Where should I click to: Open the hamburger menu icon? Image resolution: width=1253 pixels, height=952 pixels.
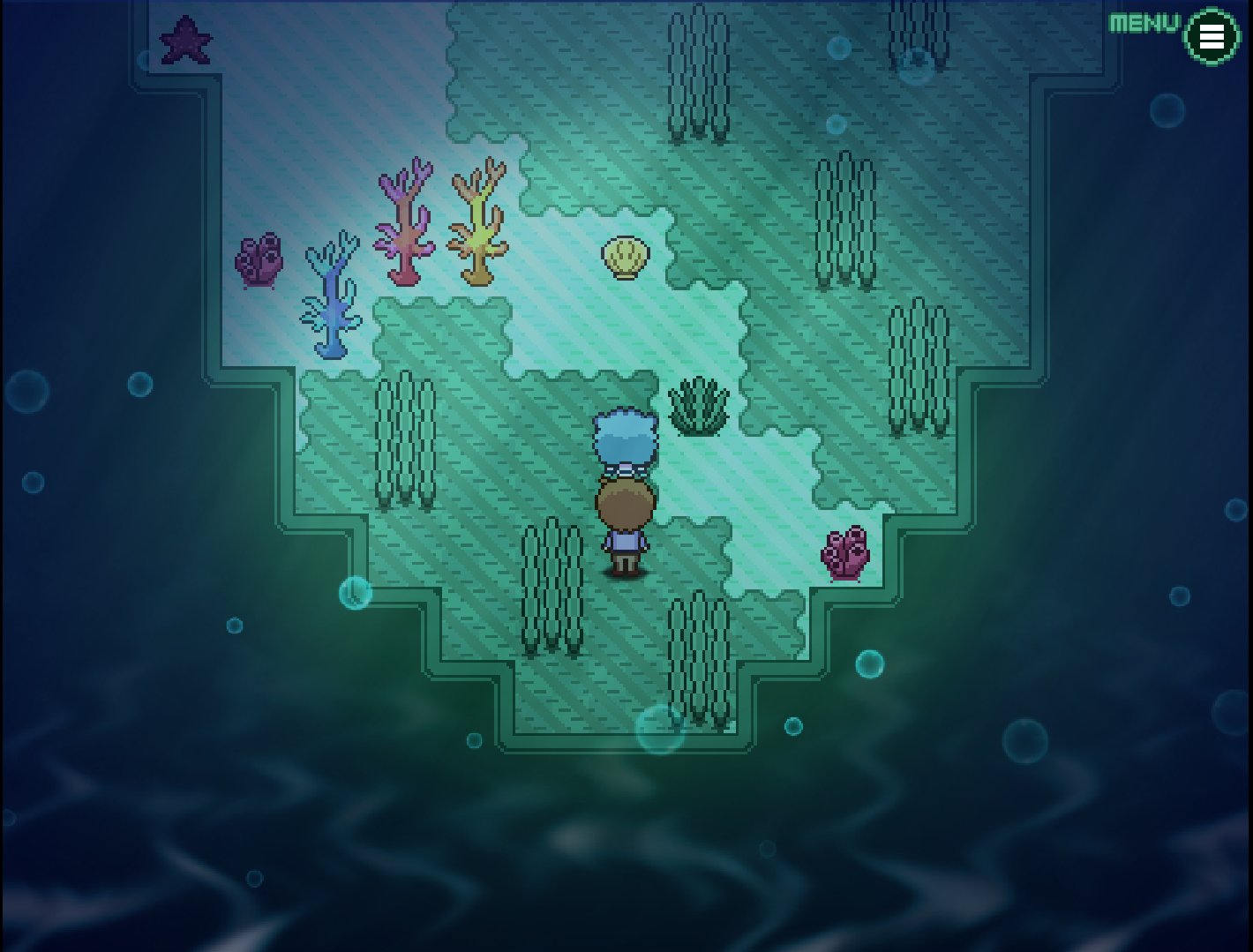pyautogui.click(x=1212, y=37)
